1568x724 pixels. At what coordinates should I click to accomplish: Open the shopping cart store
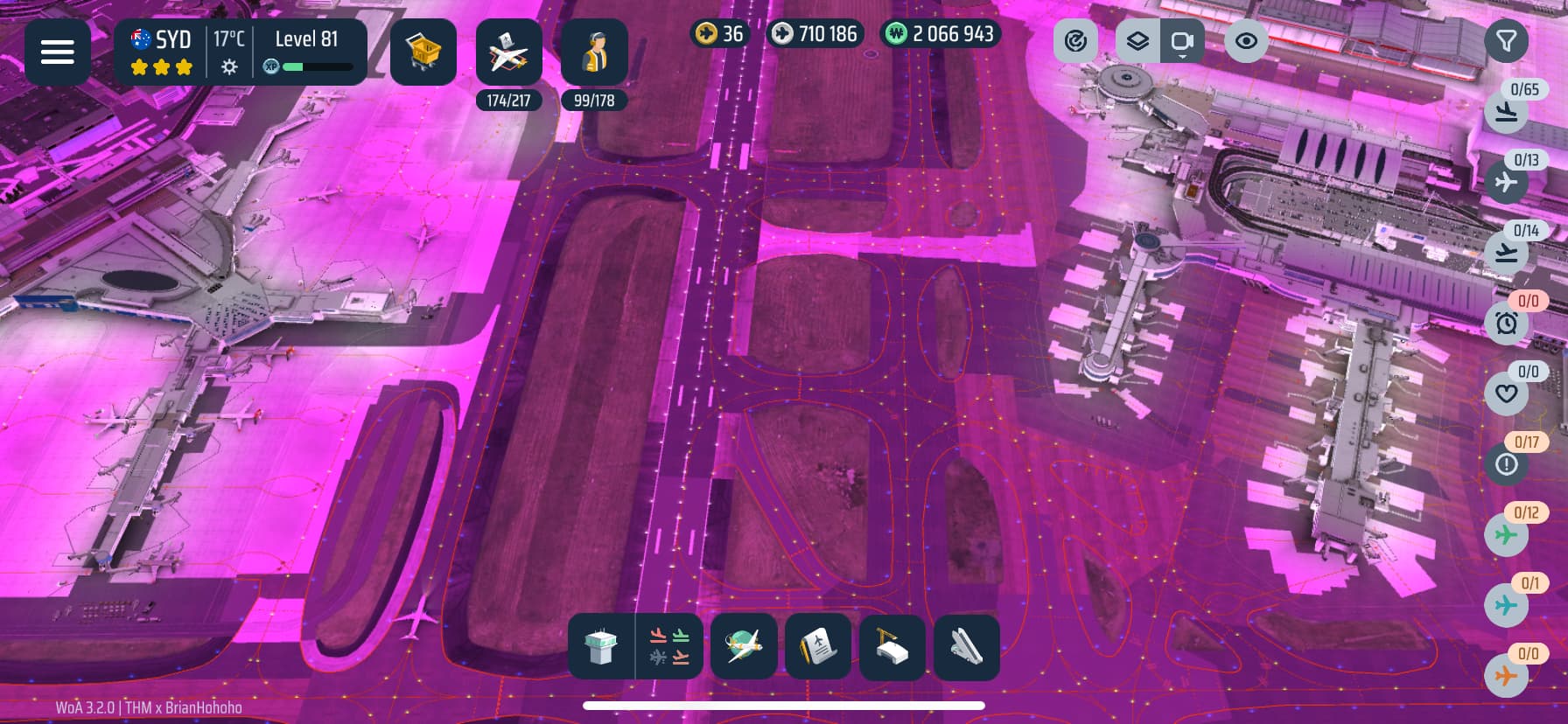pos(423,52)
